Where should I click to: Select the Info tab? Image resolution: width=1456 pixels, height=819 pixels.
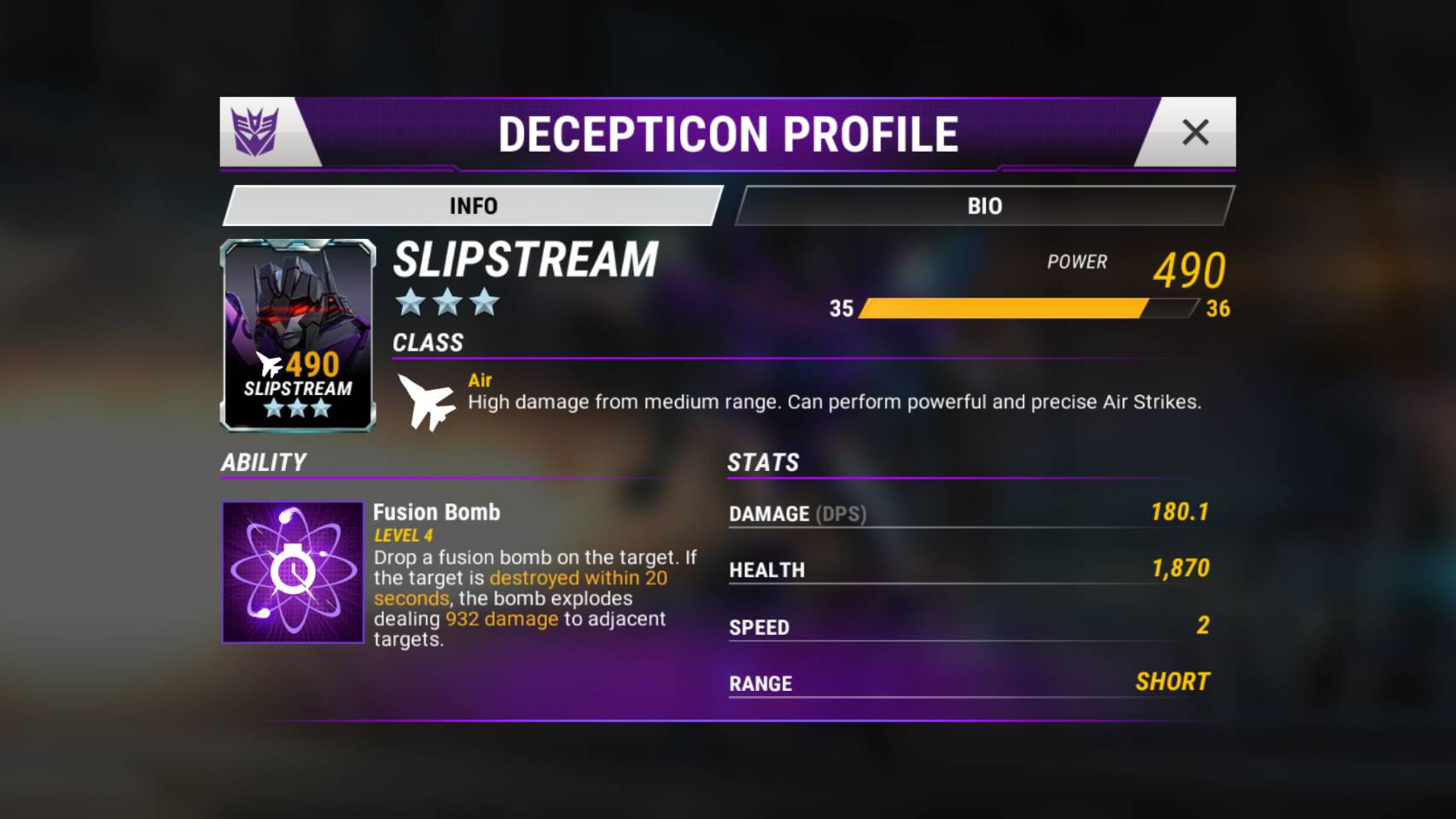pyautogui.click(x=473, y=206)
